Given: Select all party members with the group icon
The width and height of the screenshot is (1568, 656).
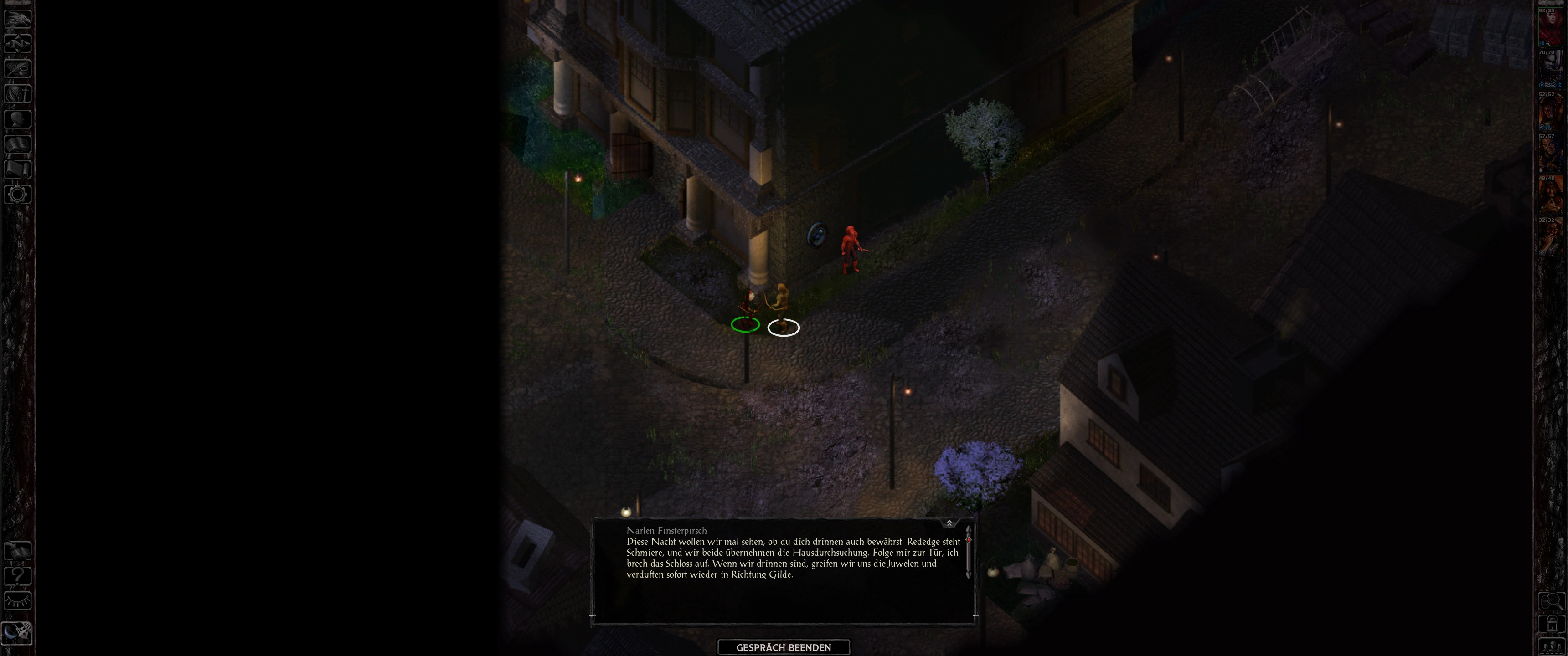Looking at the screenshot, I should click(1551, 646).
